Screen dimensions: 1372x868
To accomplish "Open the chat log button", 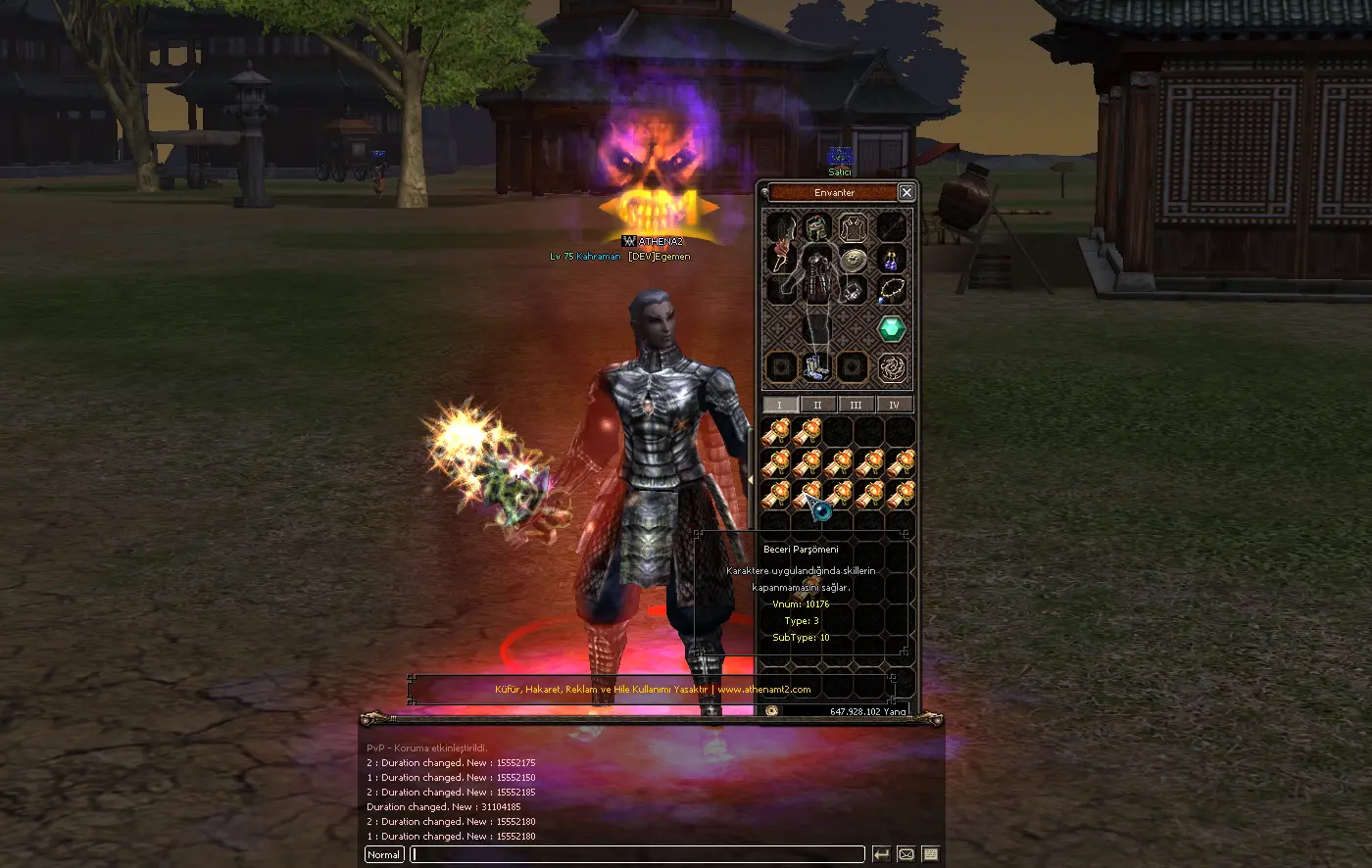I will (x=931, y=854).
